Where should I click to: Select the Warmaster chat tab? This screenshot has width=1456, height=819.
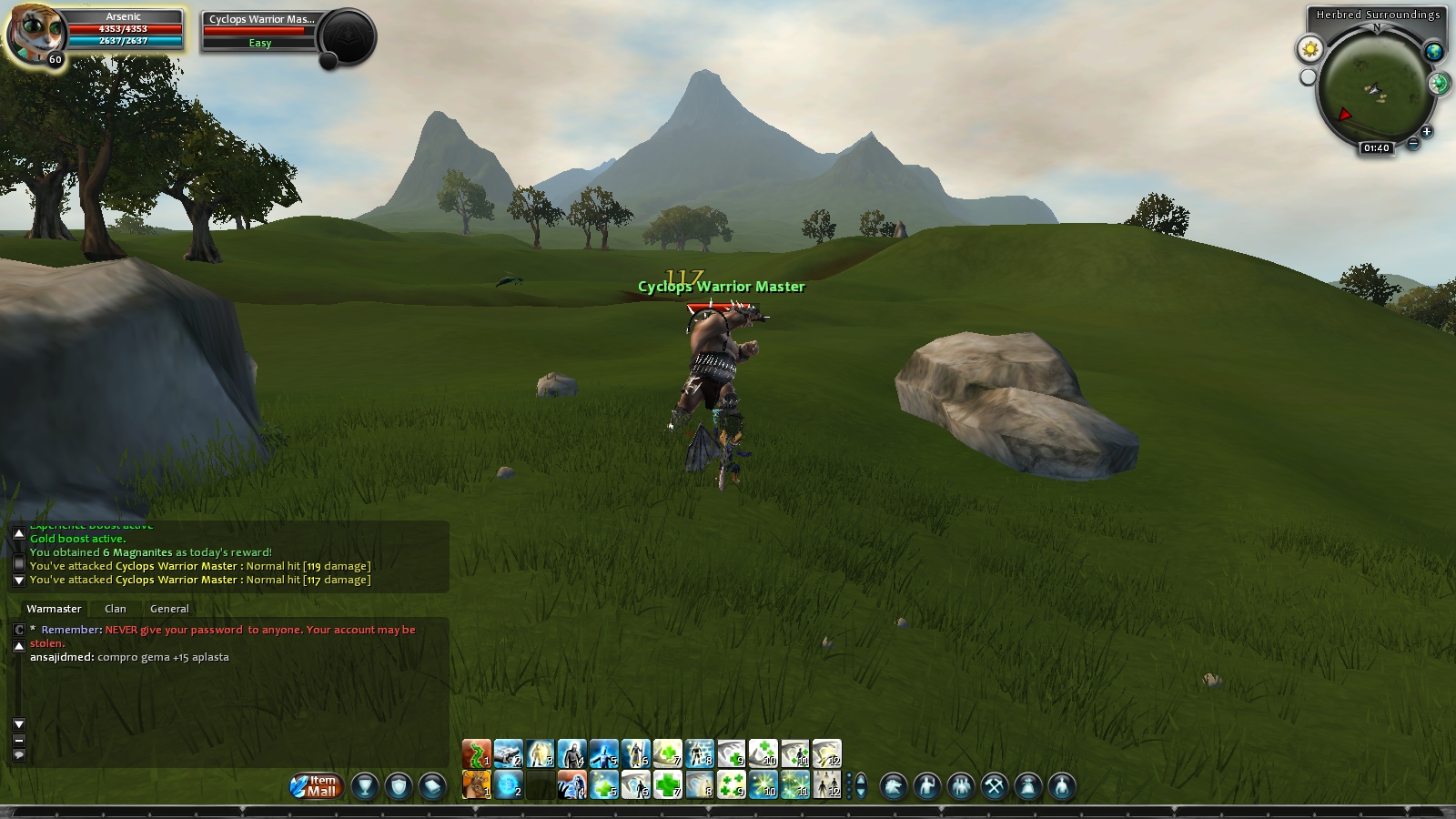pyautogui.click(x=54, y=609)
